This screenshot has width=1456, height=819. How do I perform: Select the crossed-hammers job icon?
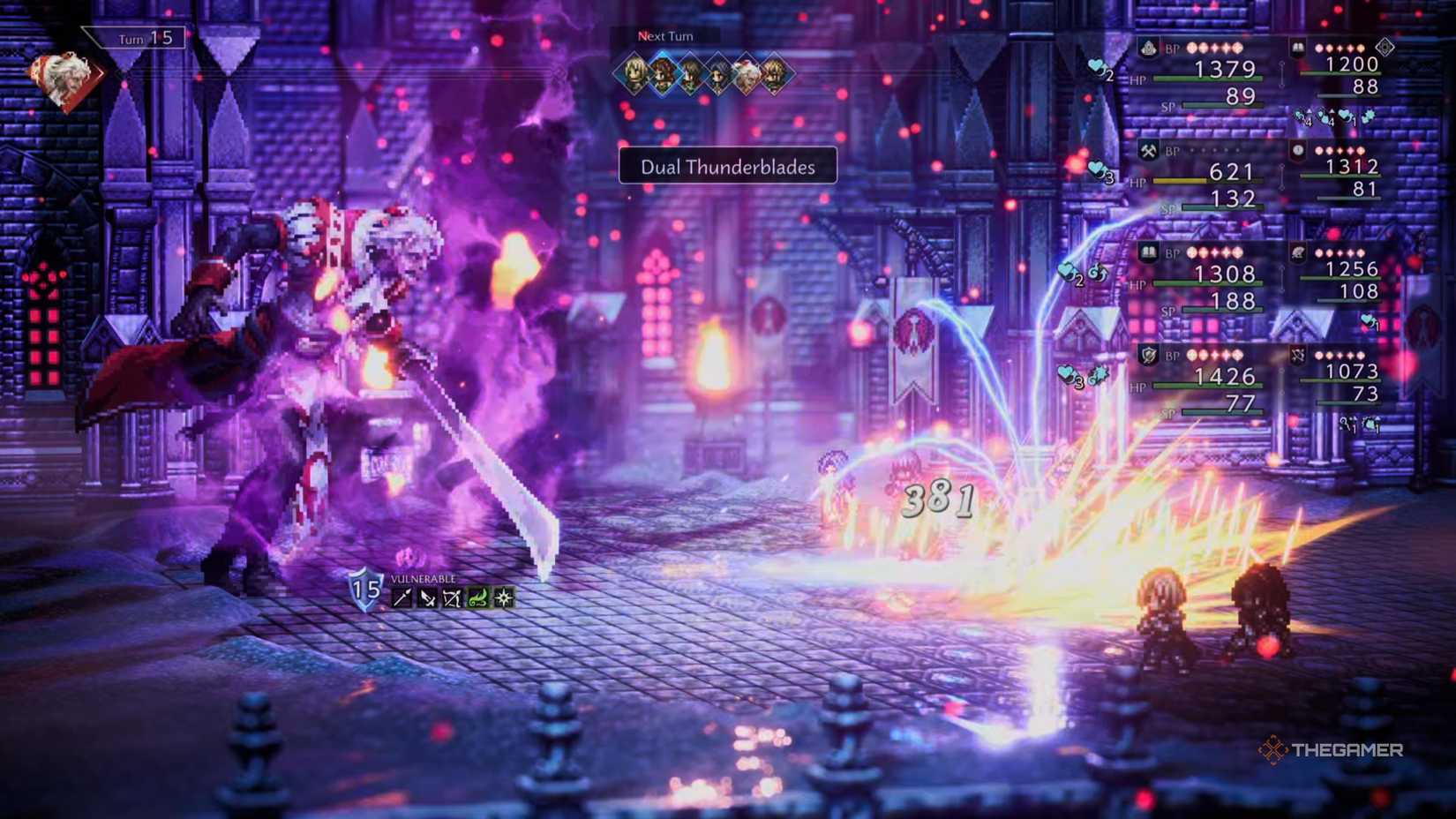[x=1147, y=148]
